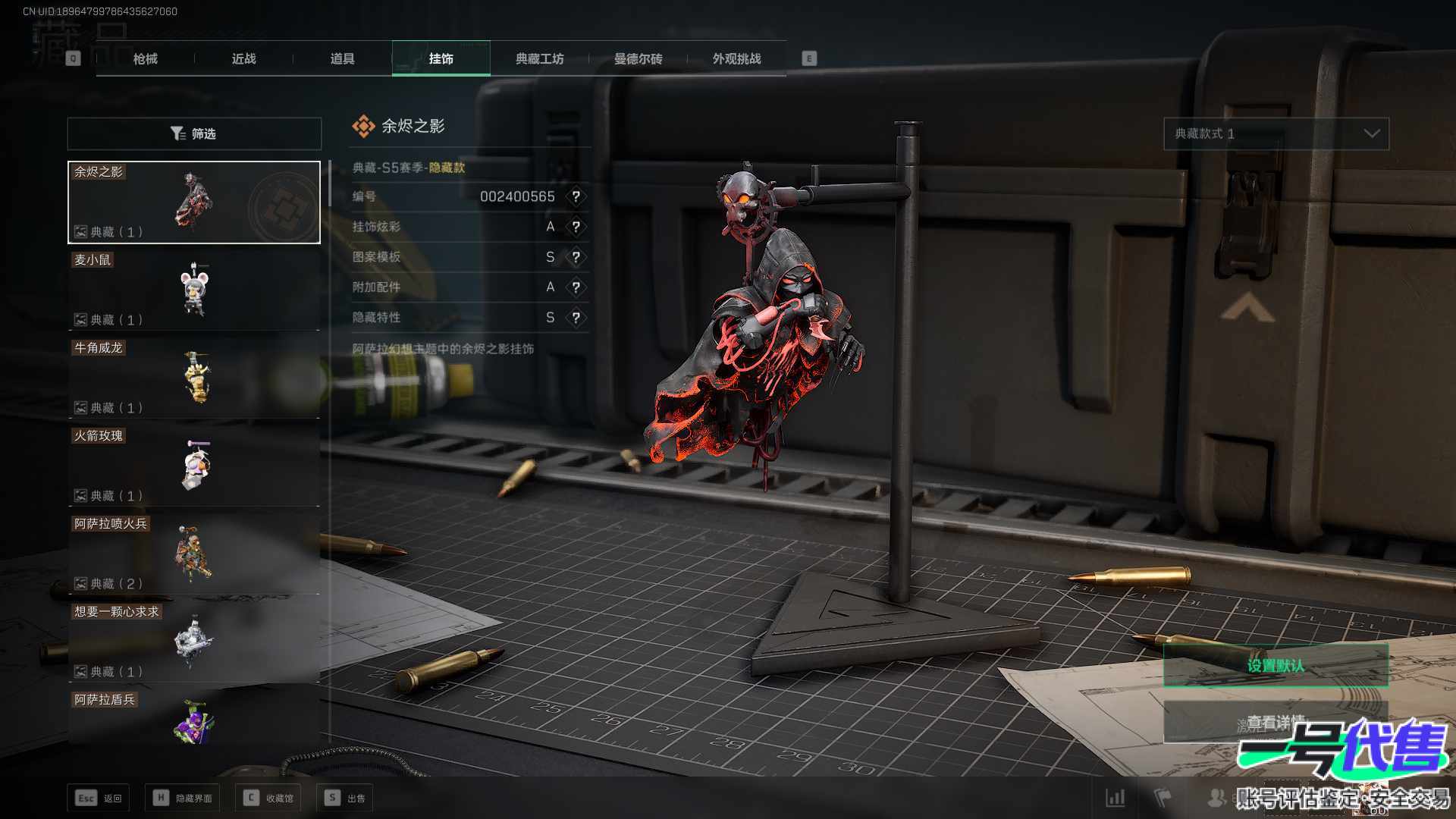Expand the 典藏款式 1 dropdown
Screen dimensions: 1456x819
tap(1276, 133)
